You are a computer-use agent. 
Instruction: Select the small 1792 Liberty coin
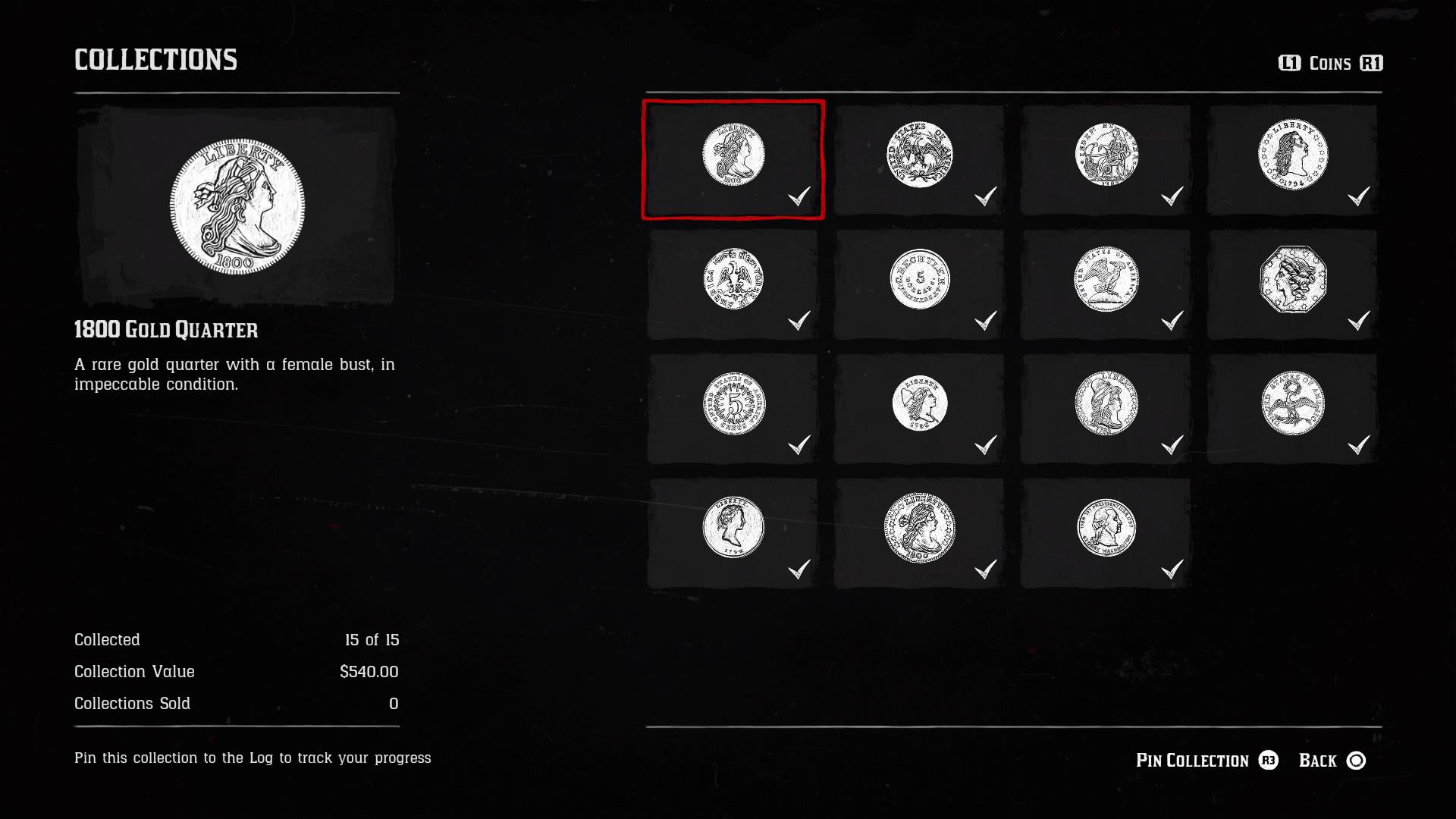click(x=732, y=535)
